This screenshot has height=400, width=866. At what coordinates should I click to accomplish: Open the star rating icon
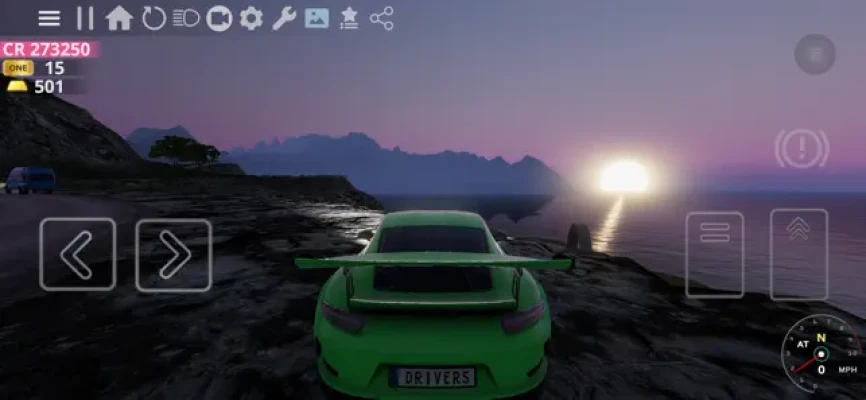(x=349, y=18)
